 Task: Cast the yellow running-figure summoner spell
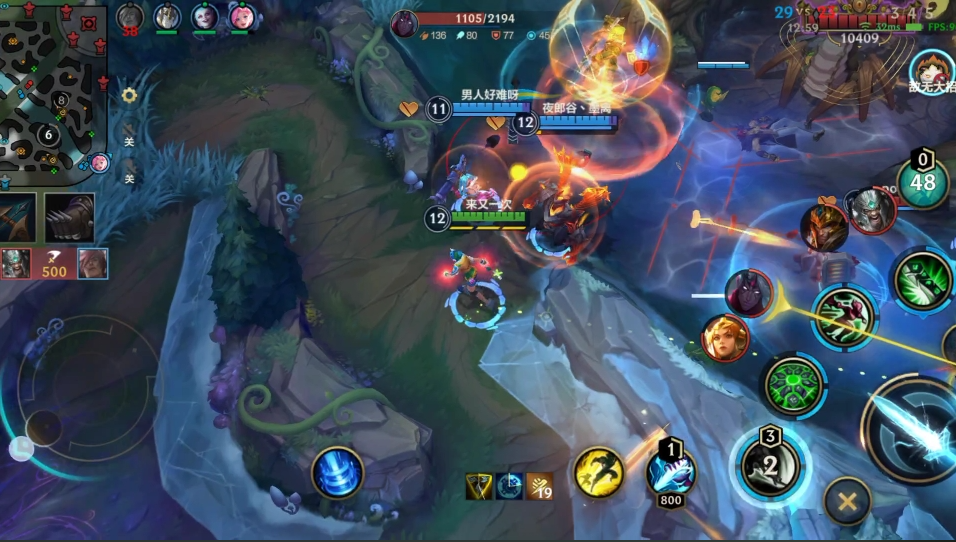598,471
